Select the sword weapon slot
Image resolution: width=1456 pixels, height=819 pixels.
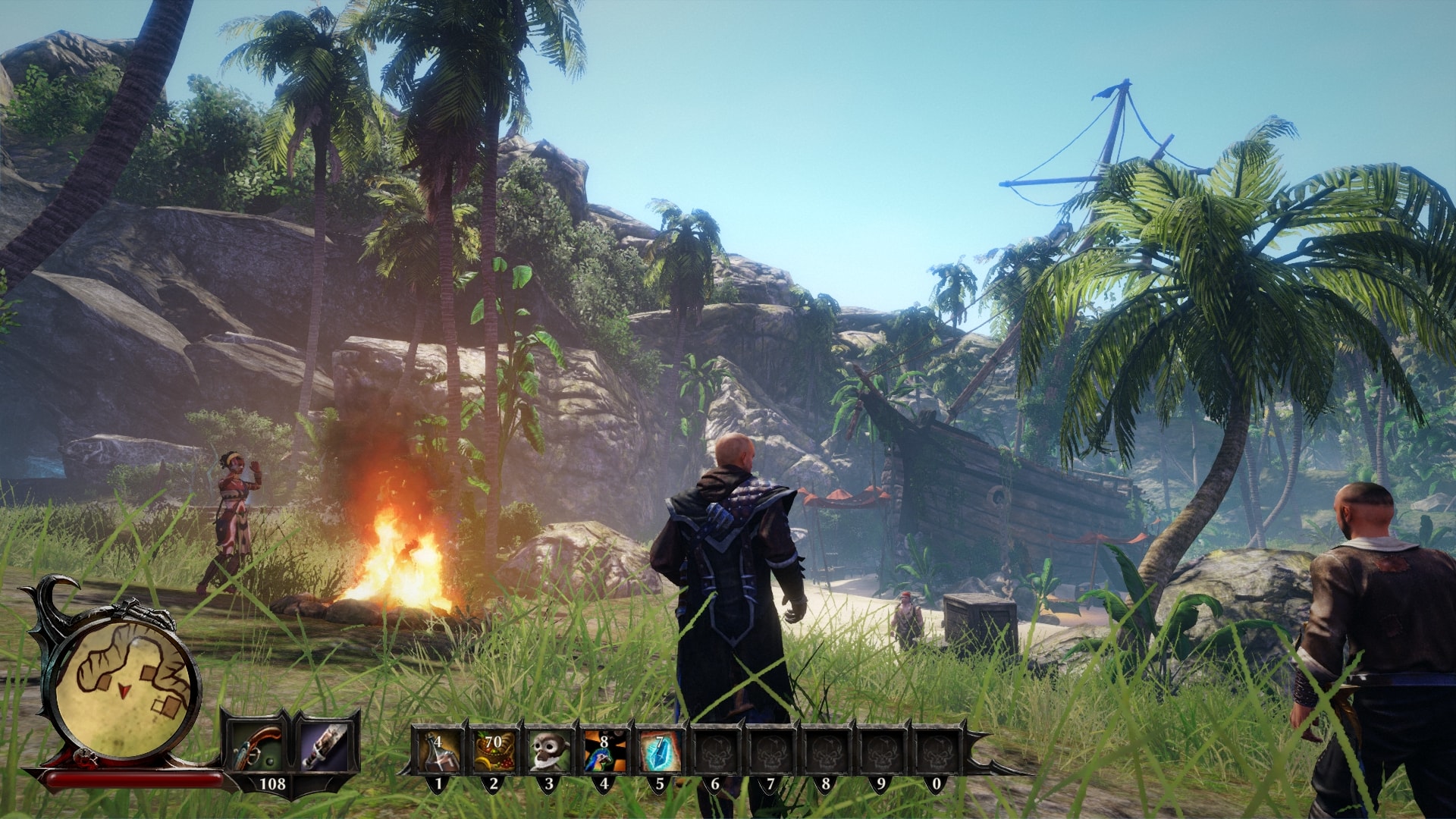(325, 745)
